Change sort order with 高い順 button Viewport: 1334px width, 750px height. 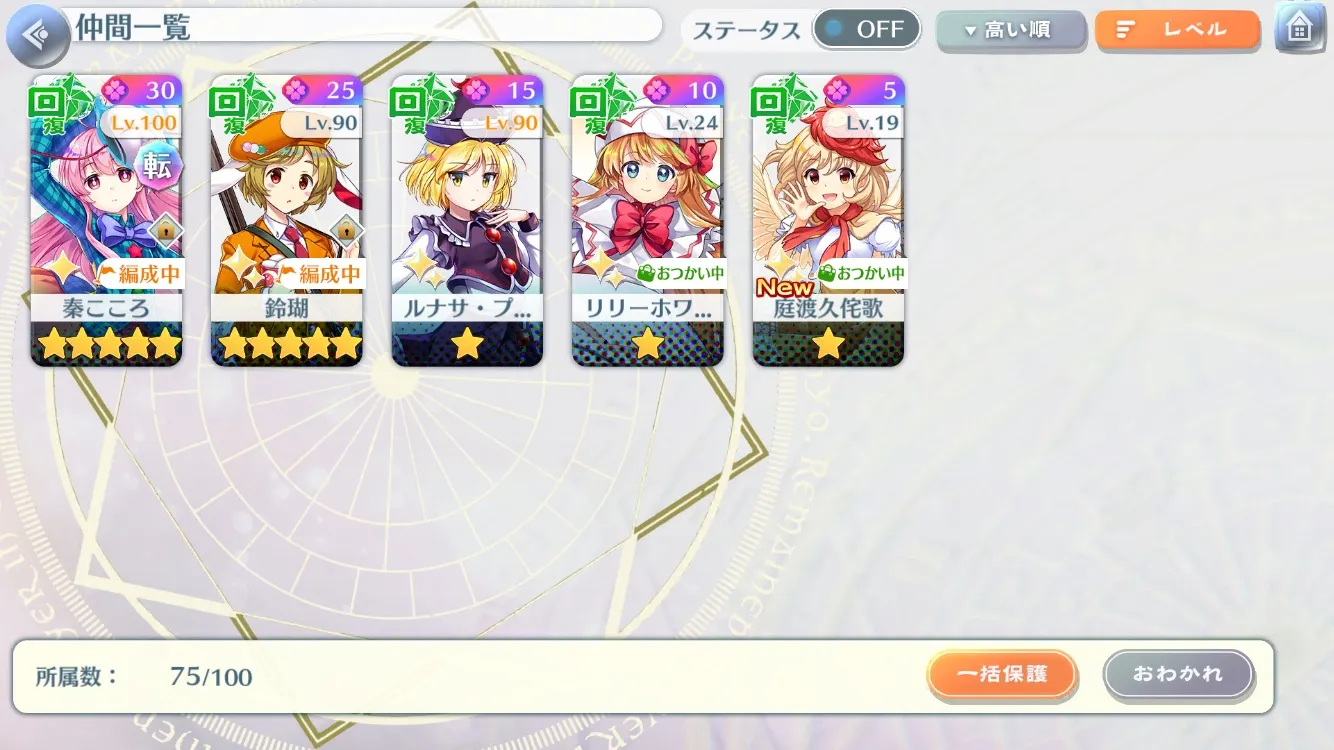(x=1010, y=31)
